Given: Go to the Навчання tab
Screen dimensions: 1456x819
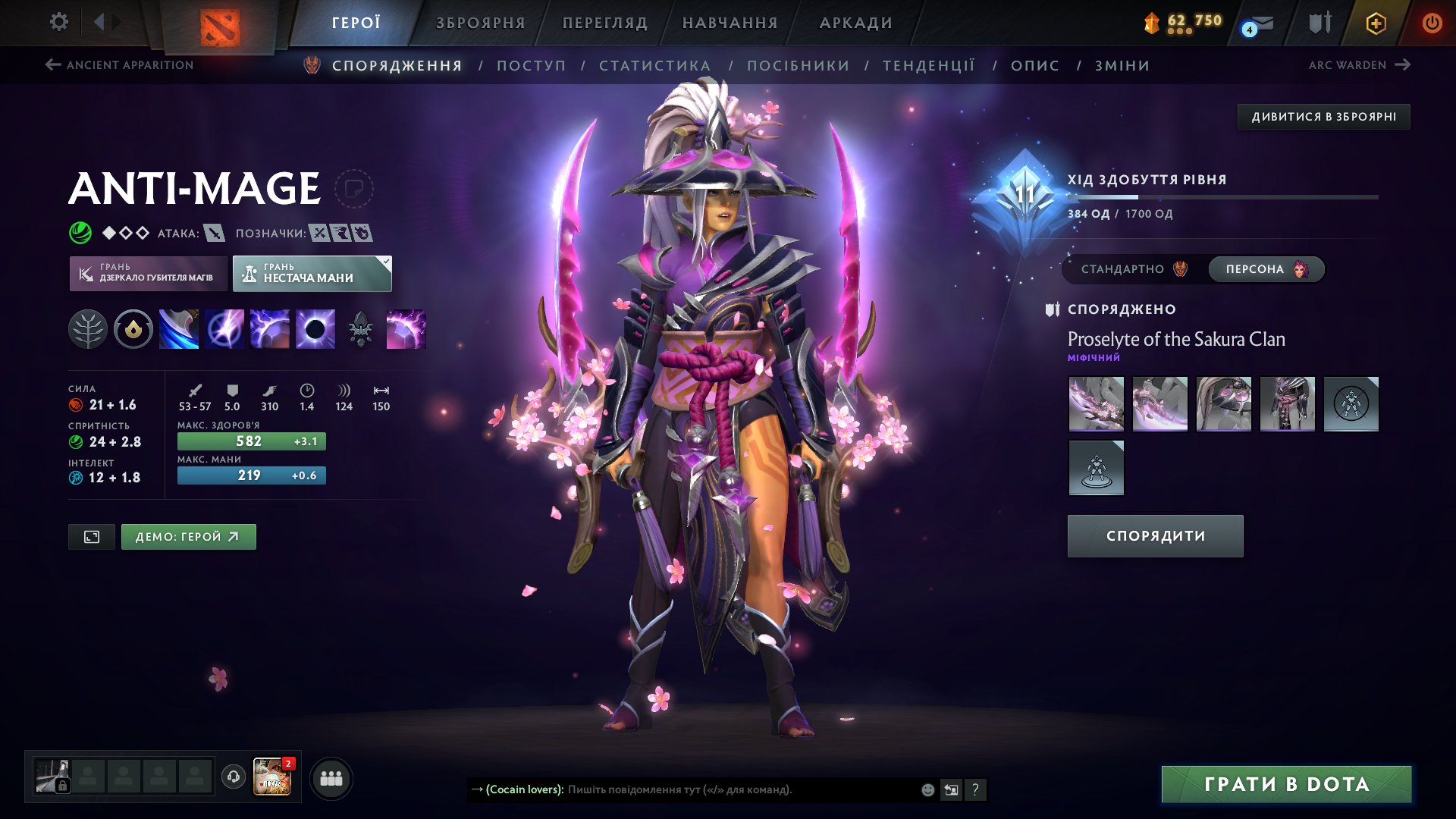Looking at the screenshot, I should click(730, 23).
